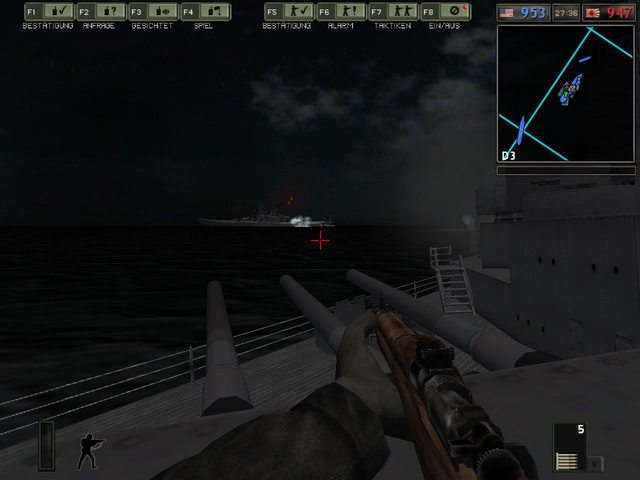Image resolution: width=640 pixels, height=480 pixels.
Task: Select the F3 Gesichtet command
Action: coord(152,12)
